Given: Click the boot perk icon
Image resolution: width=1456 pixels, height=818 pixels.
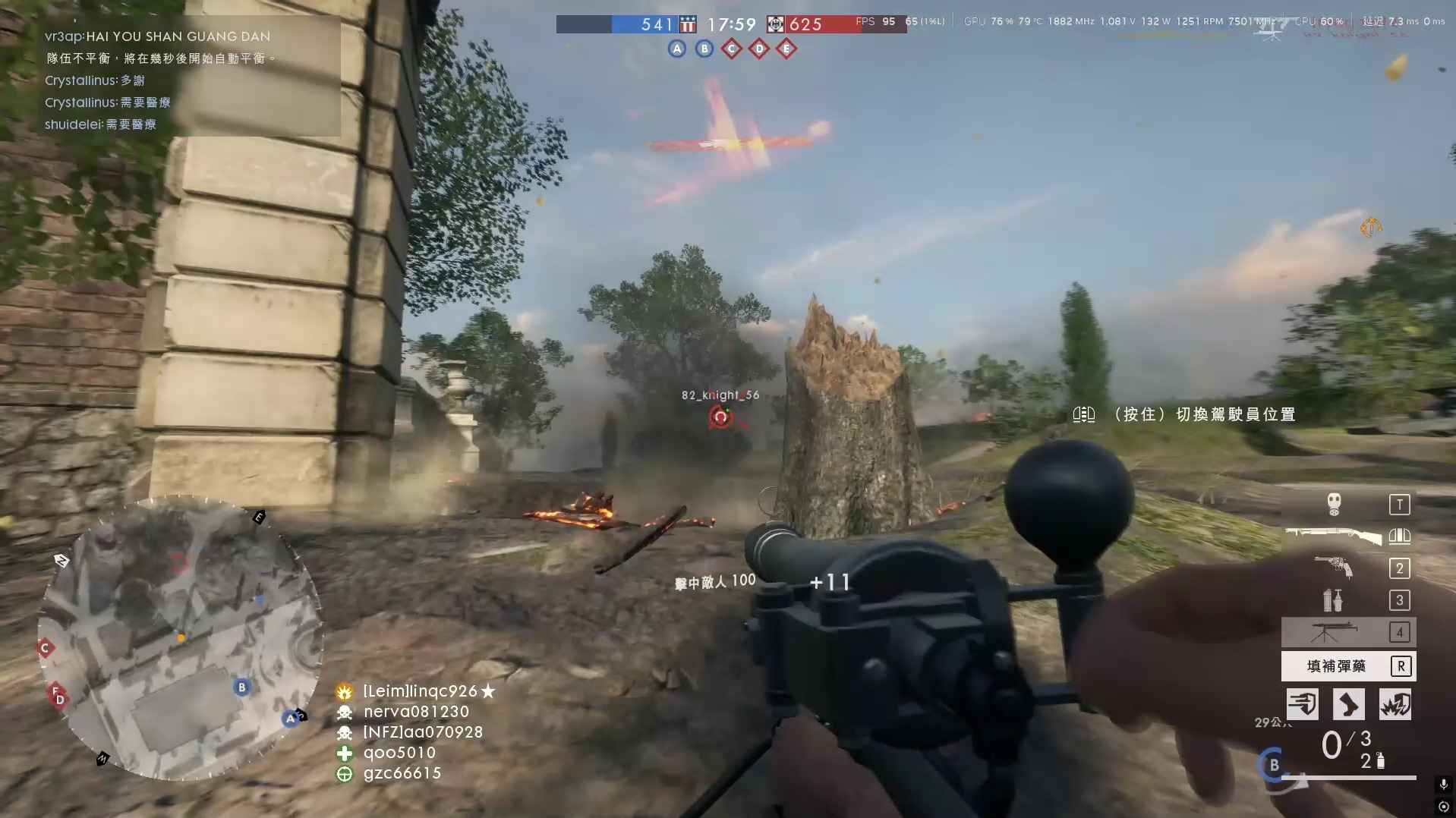Looking at the screenshot, I should (x=1348, y=704).
